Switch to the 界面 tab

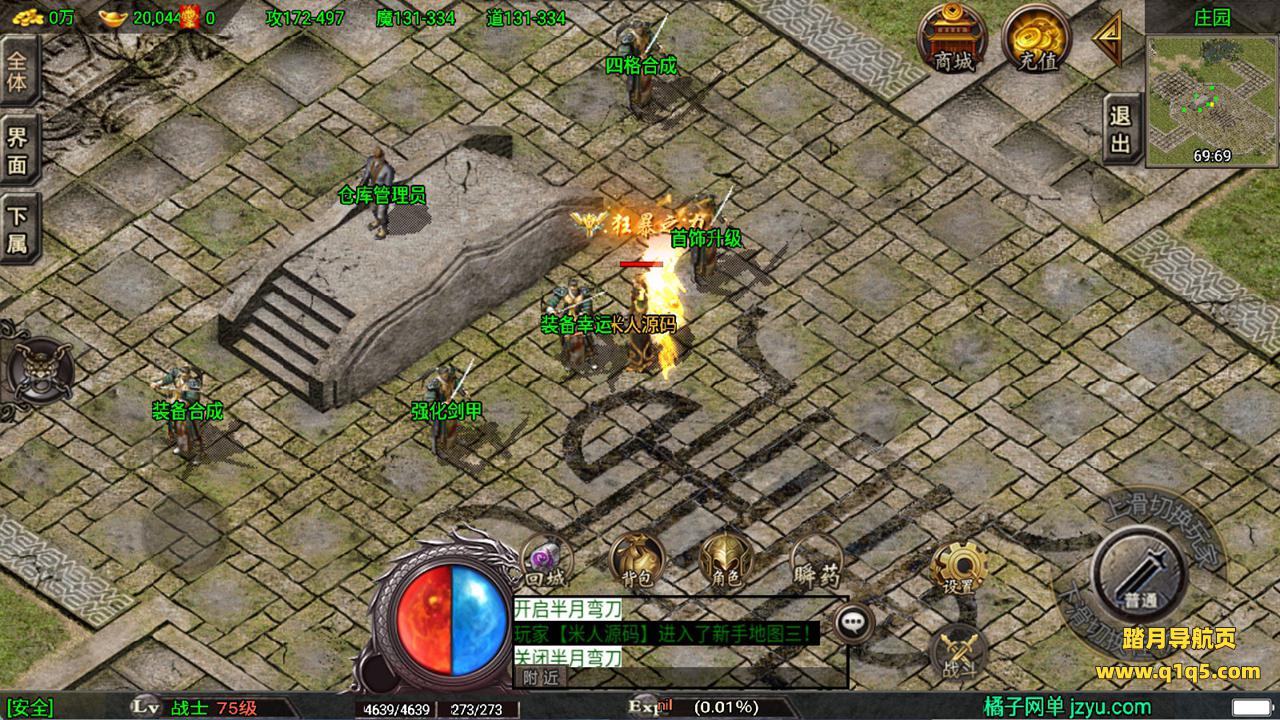click(x=18, y=150)
